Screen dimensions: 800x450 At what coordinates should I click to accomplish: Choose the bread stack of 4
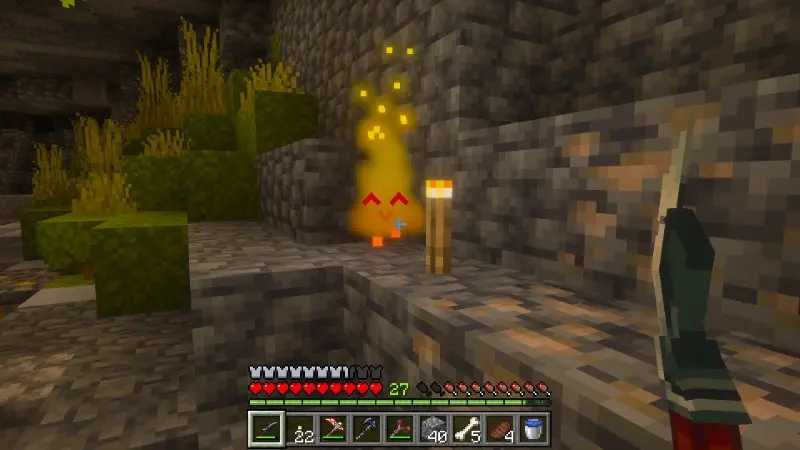tap(500, 429)
